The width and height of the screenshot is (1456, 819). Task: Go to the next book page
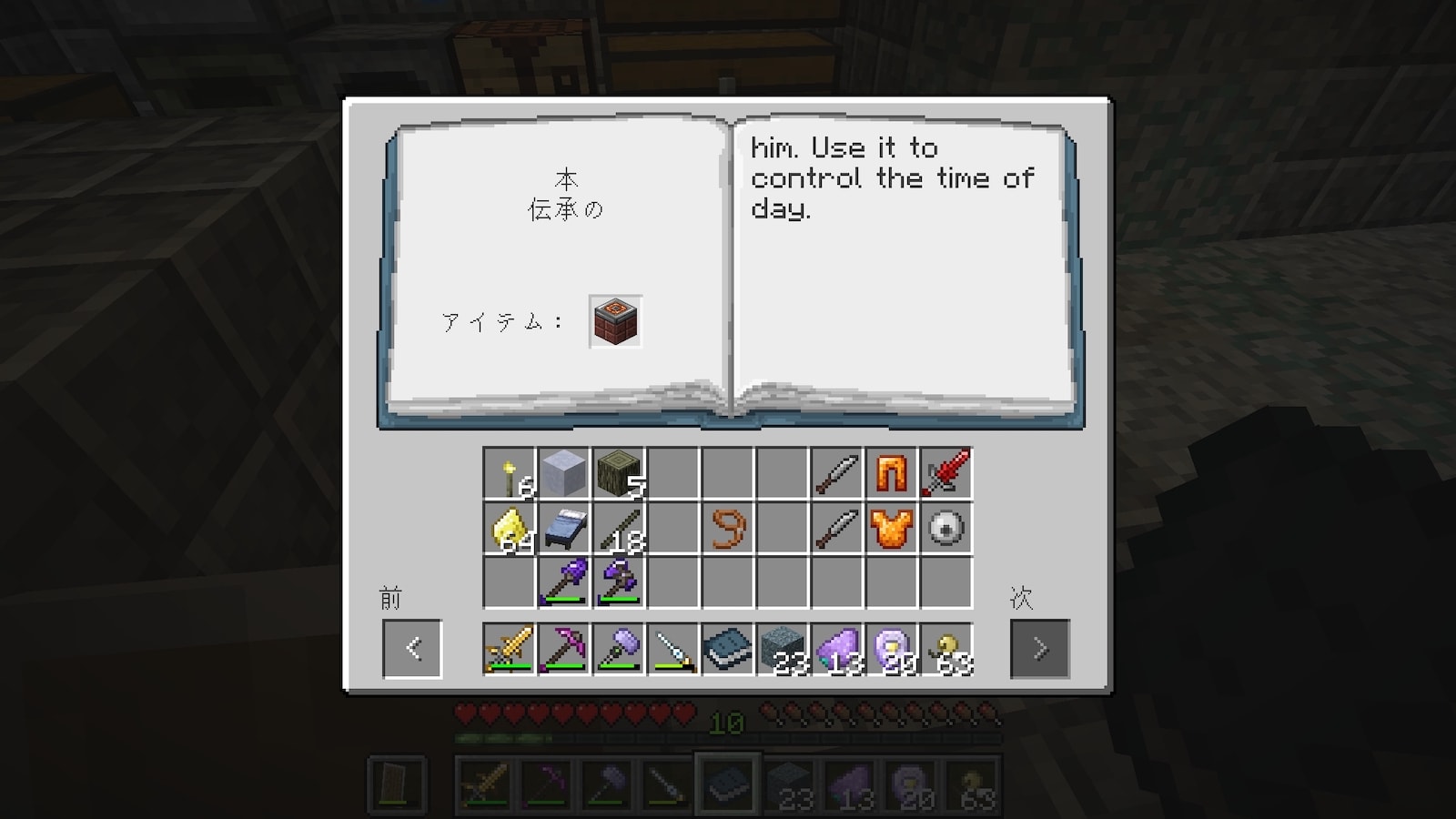coord(1039,649)
